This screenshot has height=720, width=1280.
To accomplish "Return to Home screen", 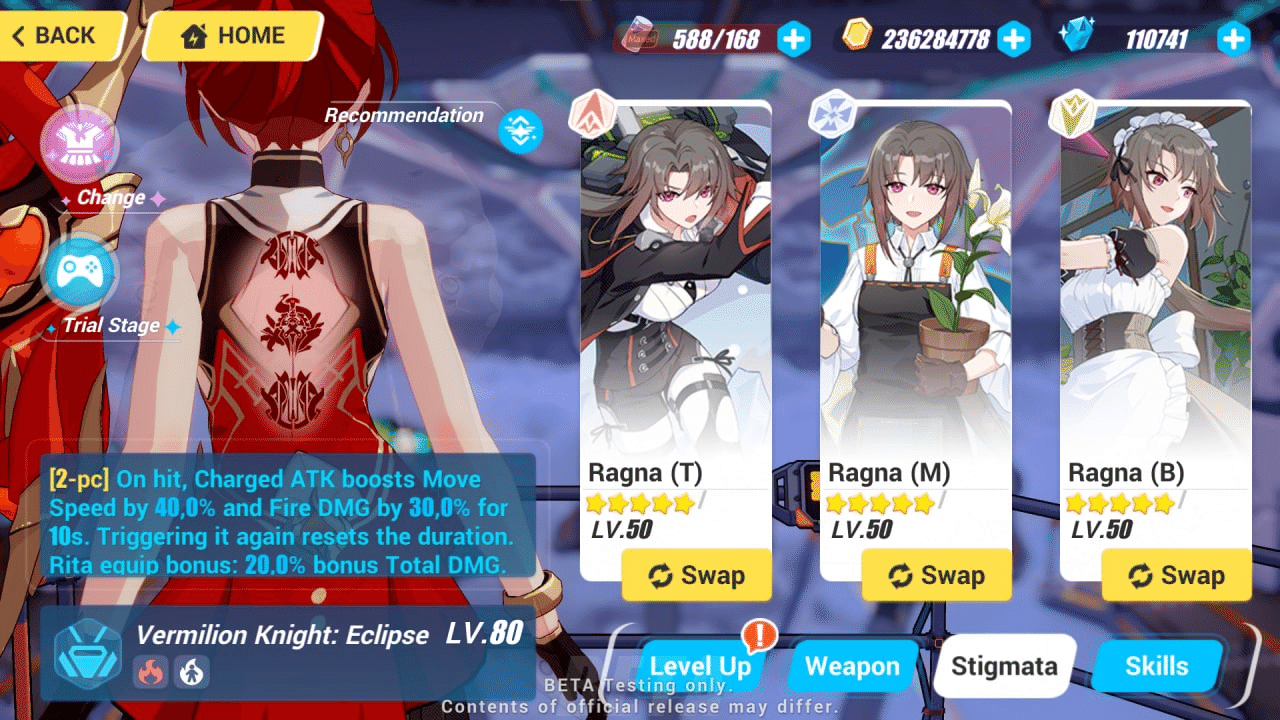I will click(x=231, y=36).
